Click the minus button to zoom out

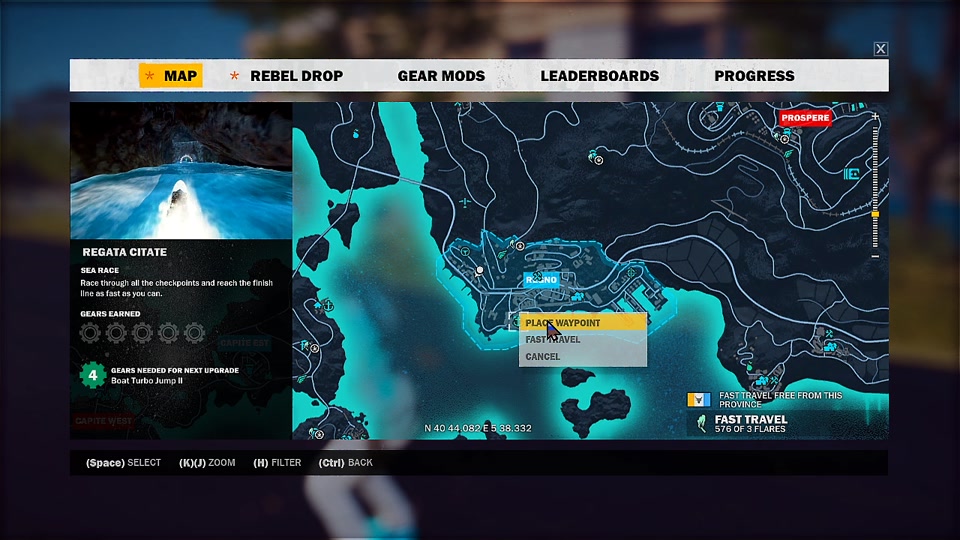click(876, 257)
